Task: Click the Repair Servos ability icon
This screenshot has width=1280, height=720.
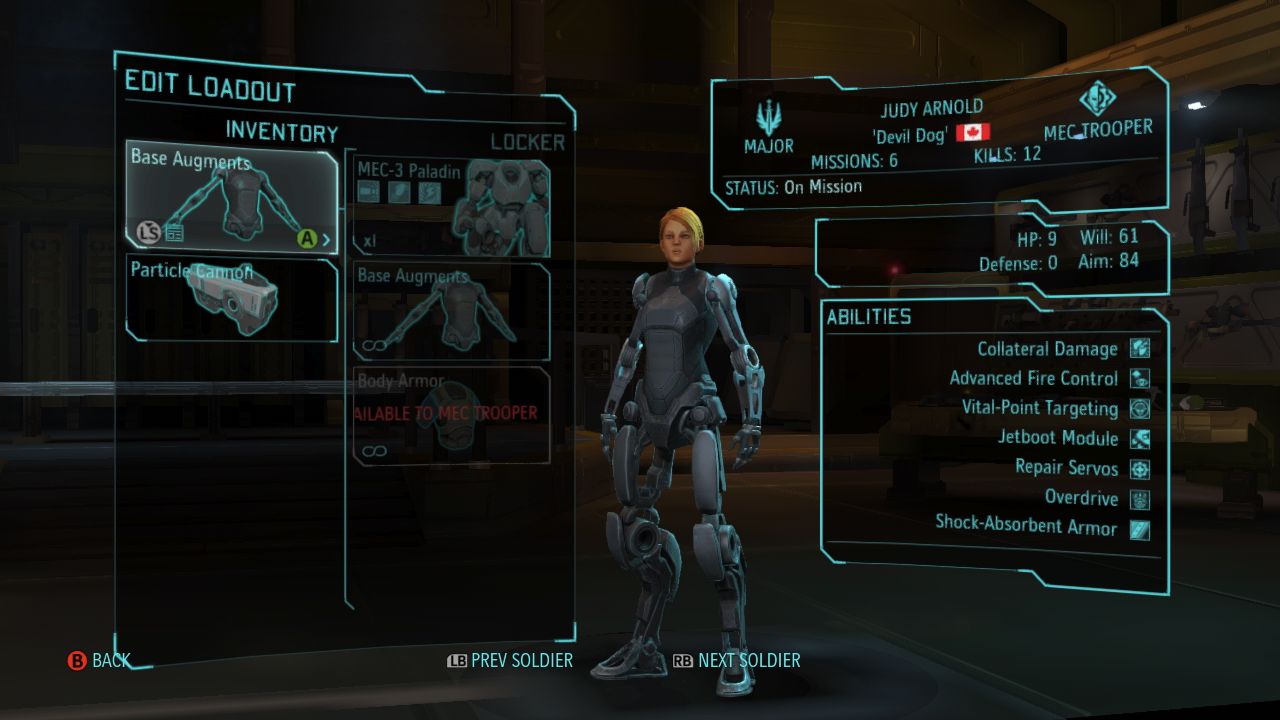Action: pyautogui.click(x=1140, y=468)
